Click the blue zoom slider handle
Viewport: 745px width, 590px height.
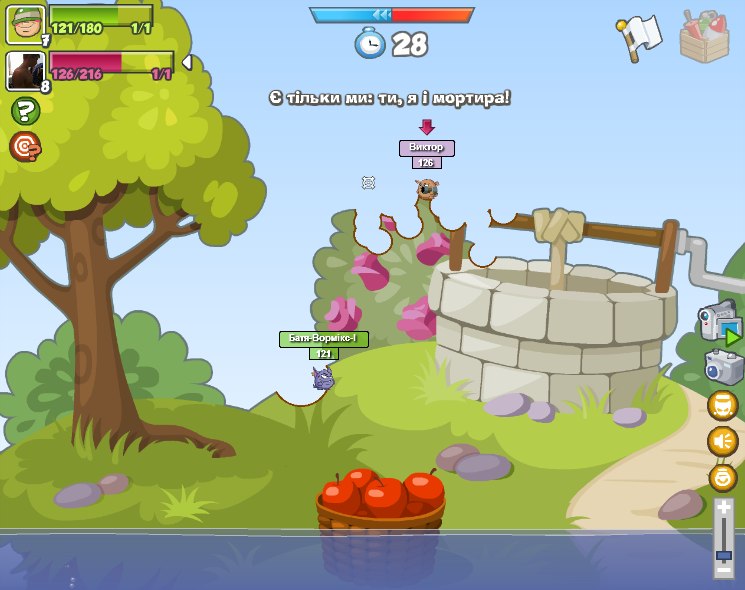click(x=723, y=555)
